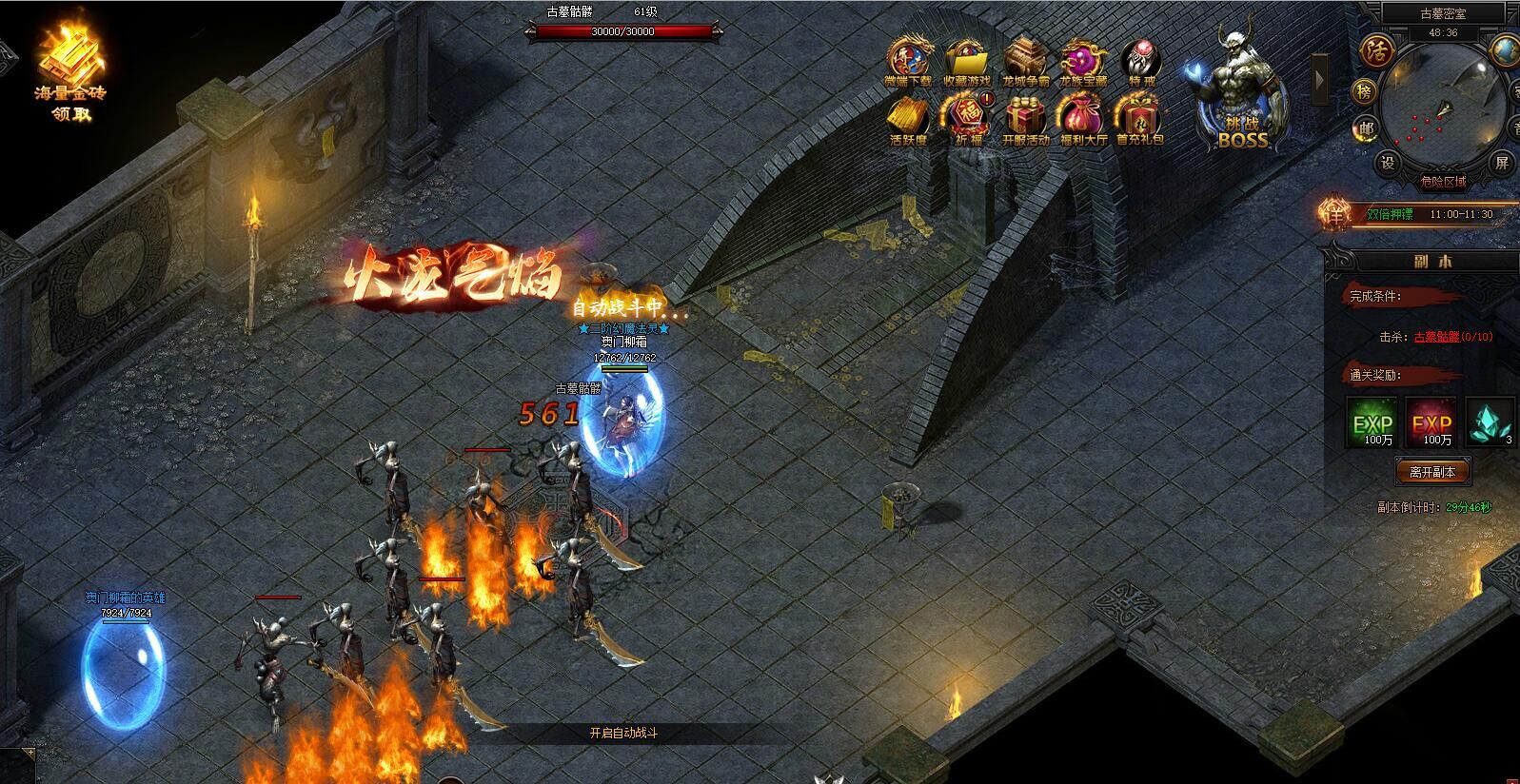Screen dimensions: 1520x784
Task: Open the 开服活动 server launch events
Action: pos(1026,120)
